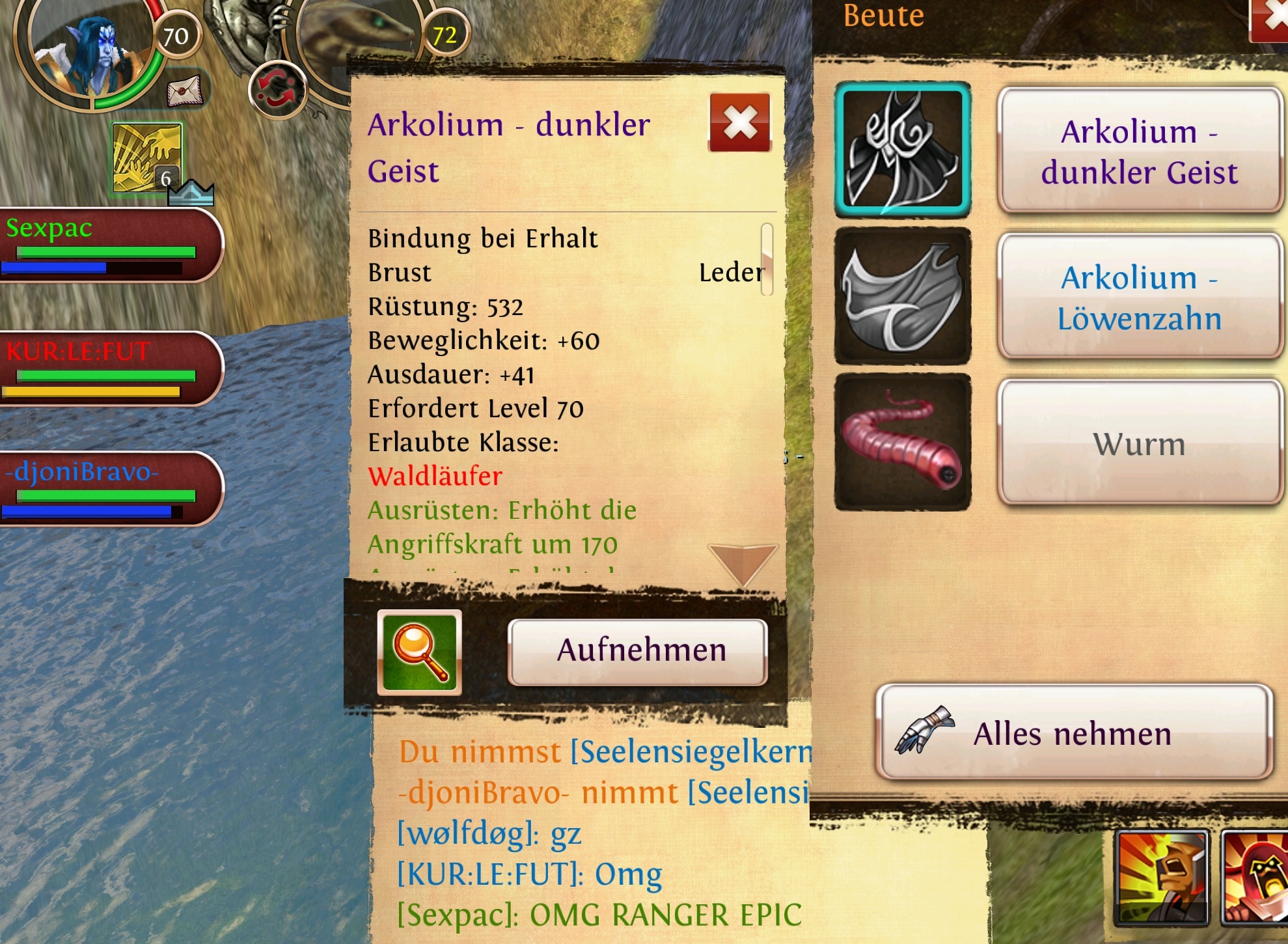Click the player character portrait
Viewport: 1288px width, 944px height.
pos(88,52)
